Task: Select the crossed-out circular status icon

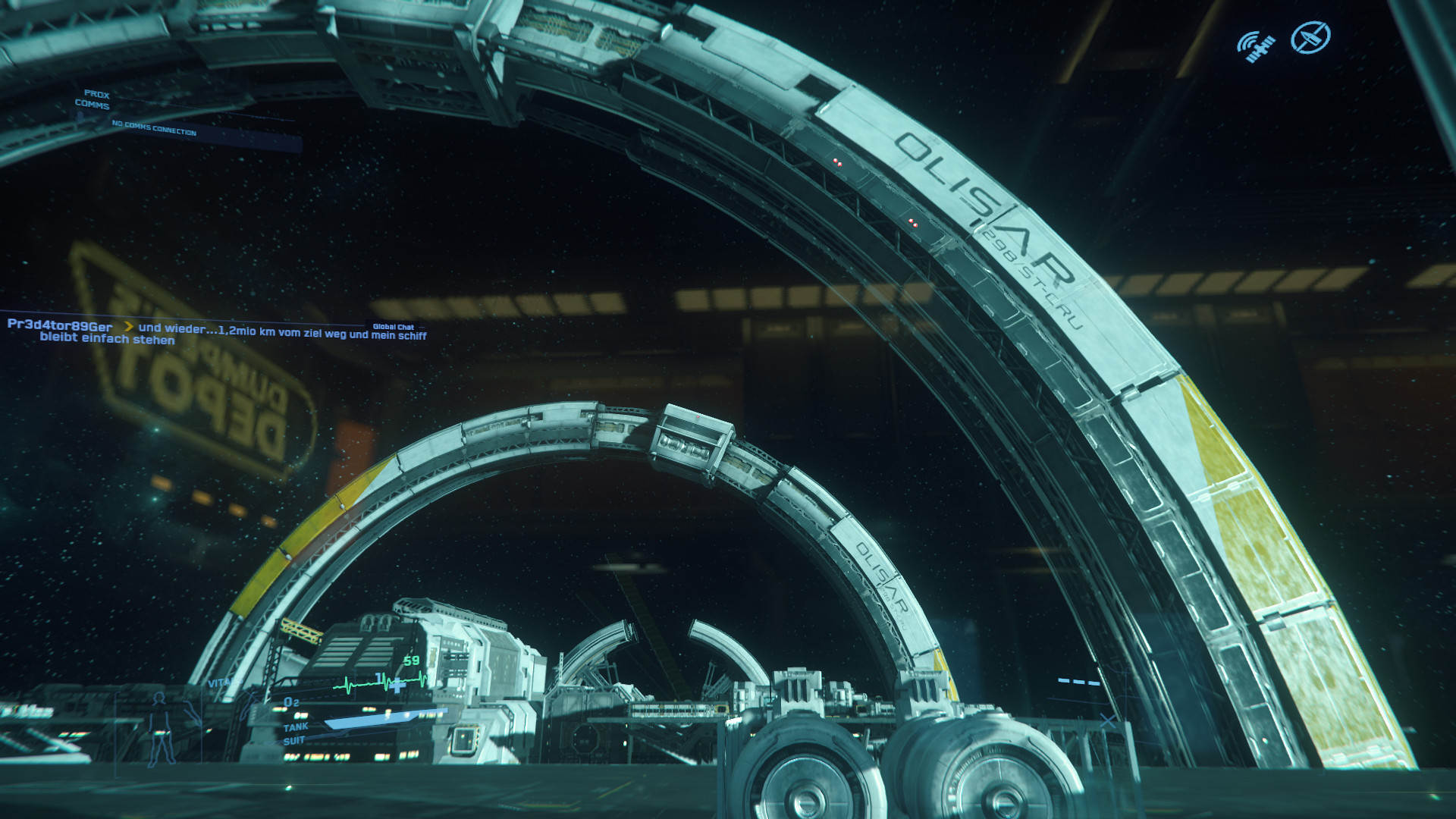Action: point(1310,37)
